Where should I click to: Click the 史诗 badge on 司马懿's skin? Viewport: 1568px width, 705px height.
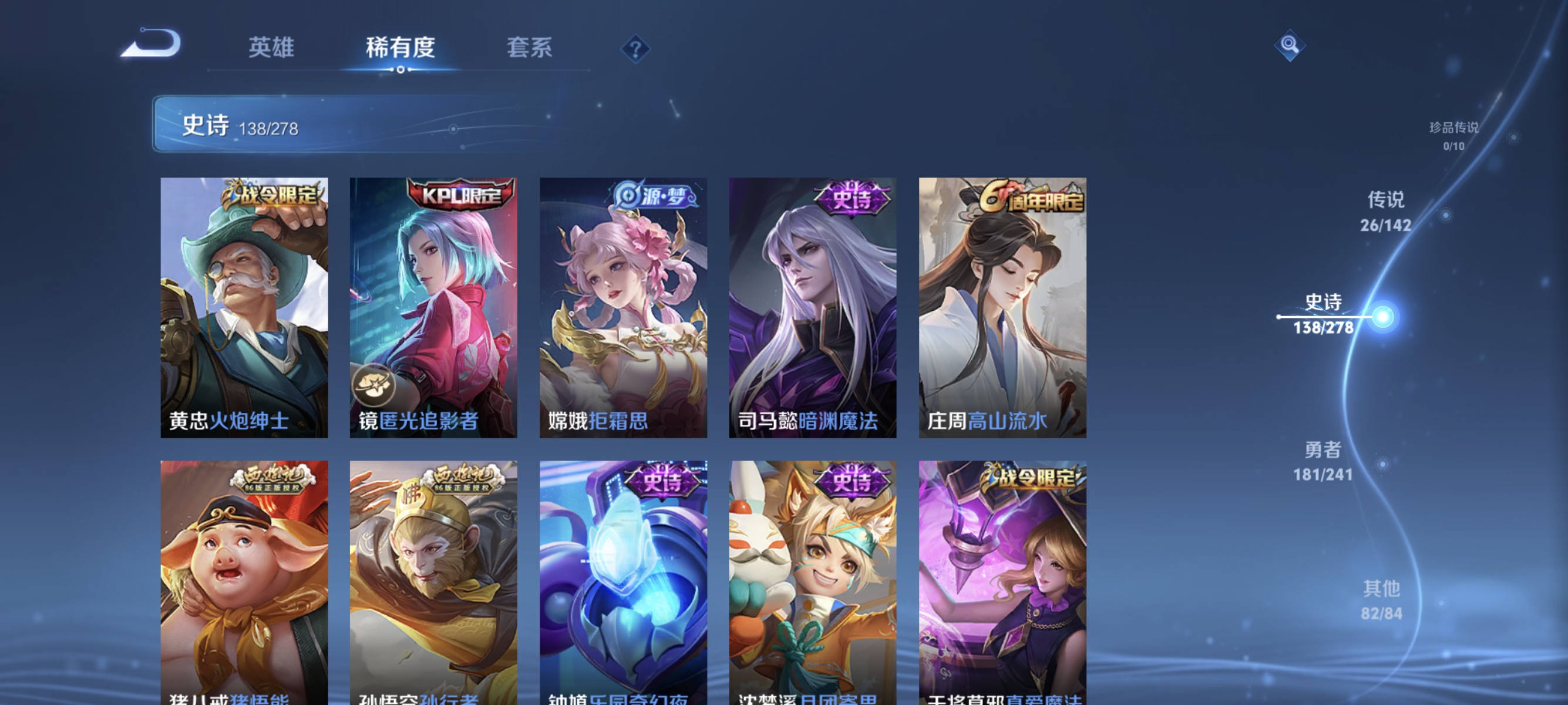(x=851, y=199)
